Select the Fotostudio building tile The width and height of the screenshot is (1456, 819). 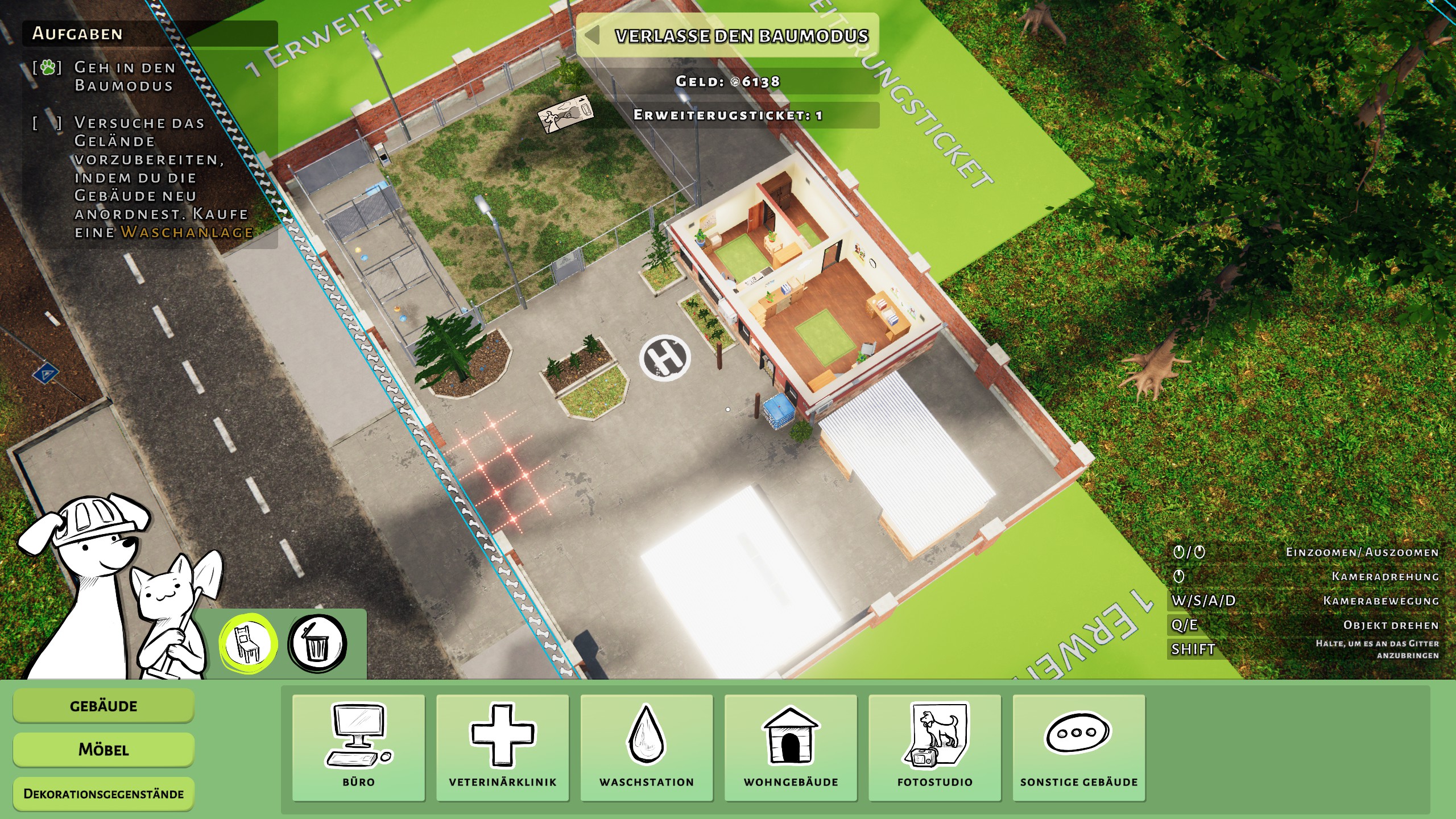[934, 747]
